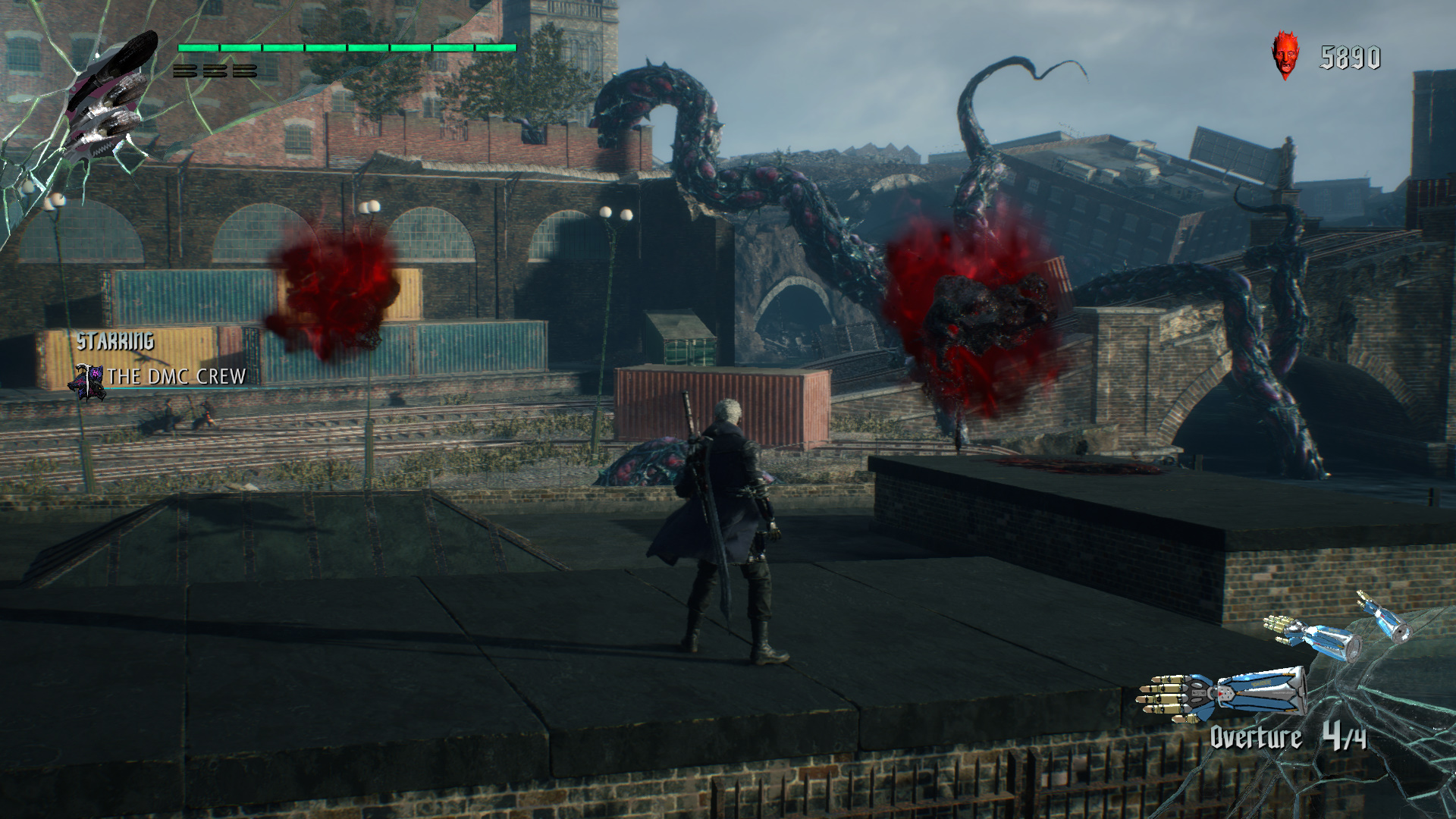
Task: Select the DMC Crew cameo portrait icon
Action: coord(87,381)
